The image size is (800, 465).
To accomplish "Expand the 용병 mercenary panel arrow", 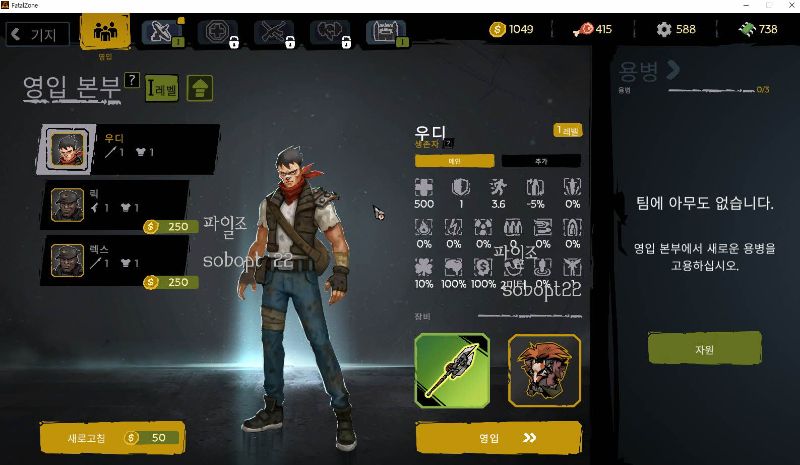I will coord(673,69).
